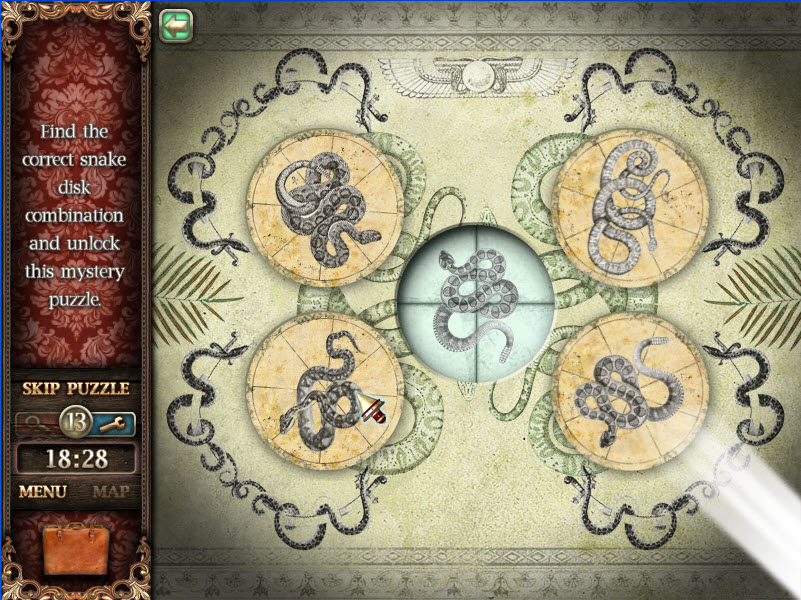Click the central blue snake disk
This screenshot has height=600, width=801.
click(x=477, y=302)
